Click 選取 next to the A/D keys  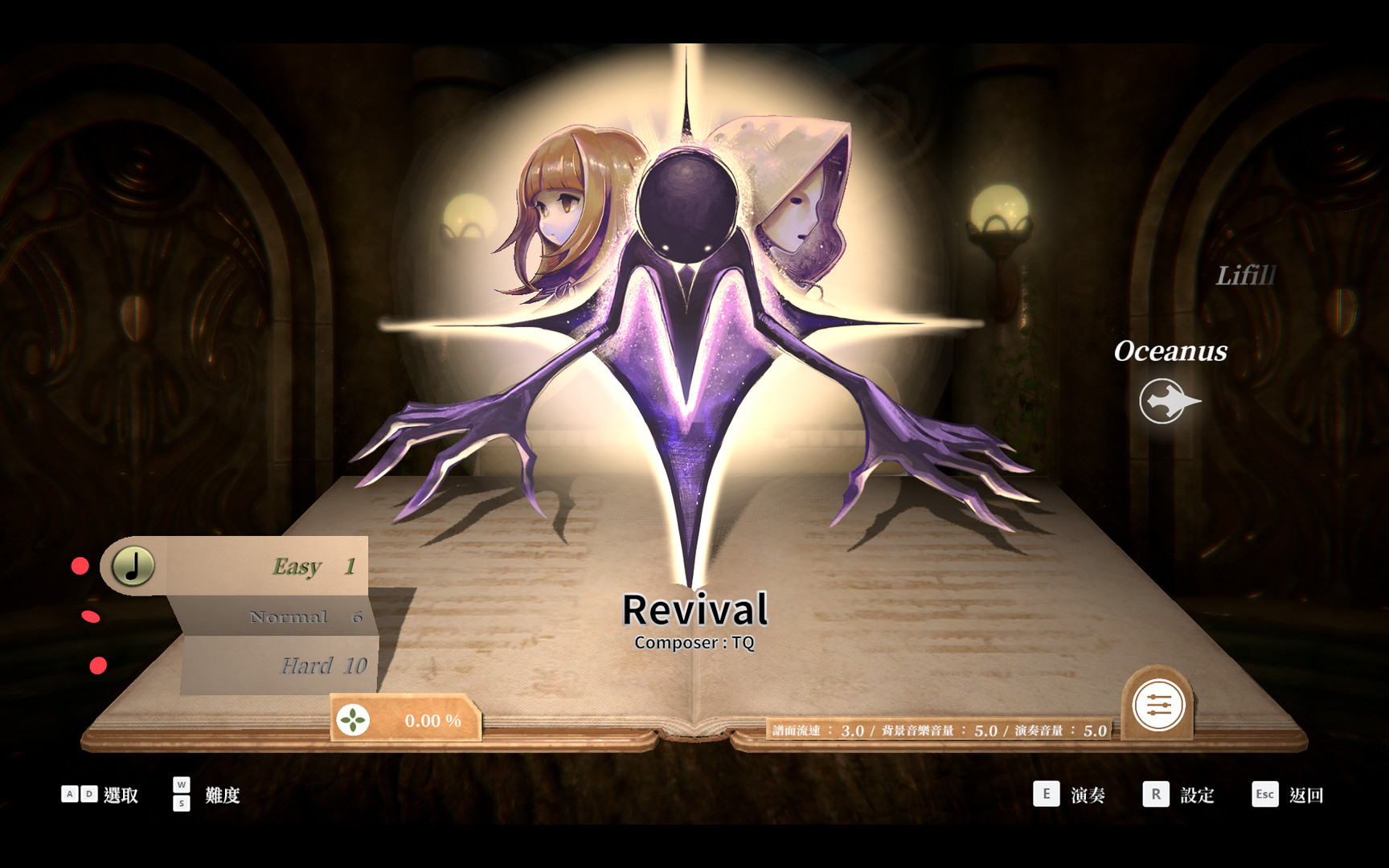(122, 795)
